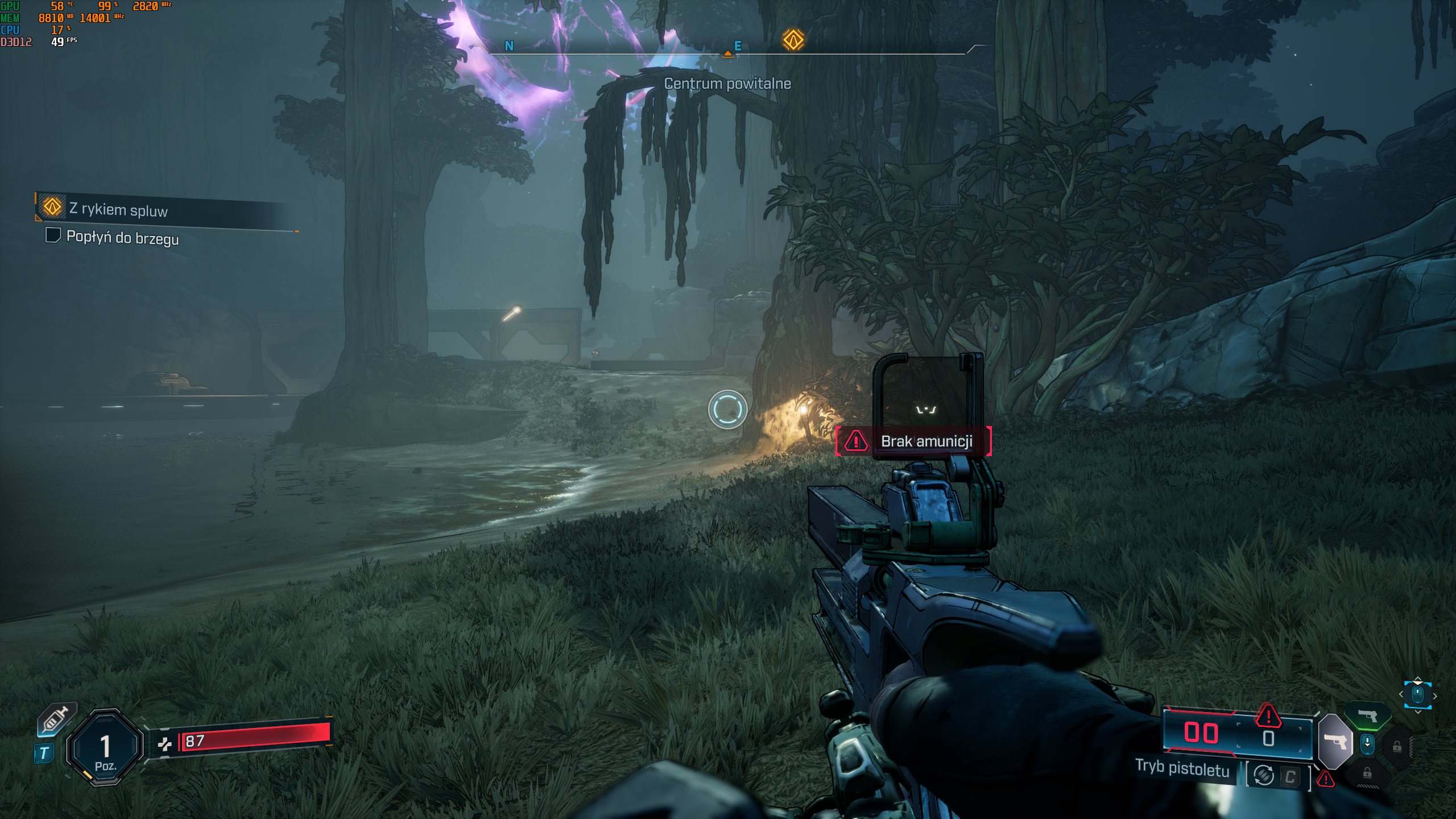Select the active white pistol weapon slot
The width and height of the screenshot is (1456, 819).
(1335, 742)
